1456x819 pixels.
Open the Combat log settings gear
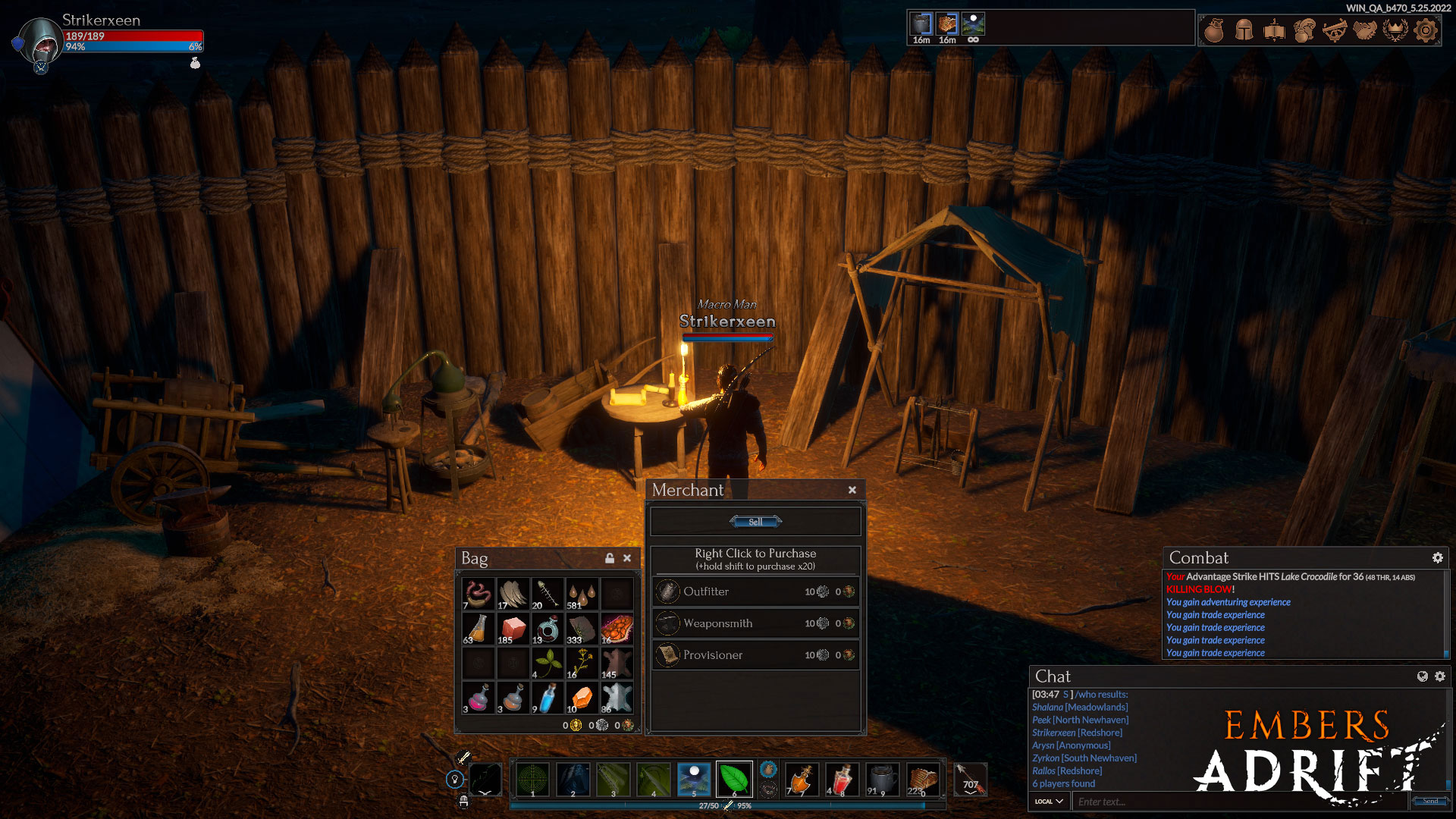point(1437,558)
